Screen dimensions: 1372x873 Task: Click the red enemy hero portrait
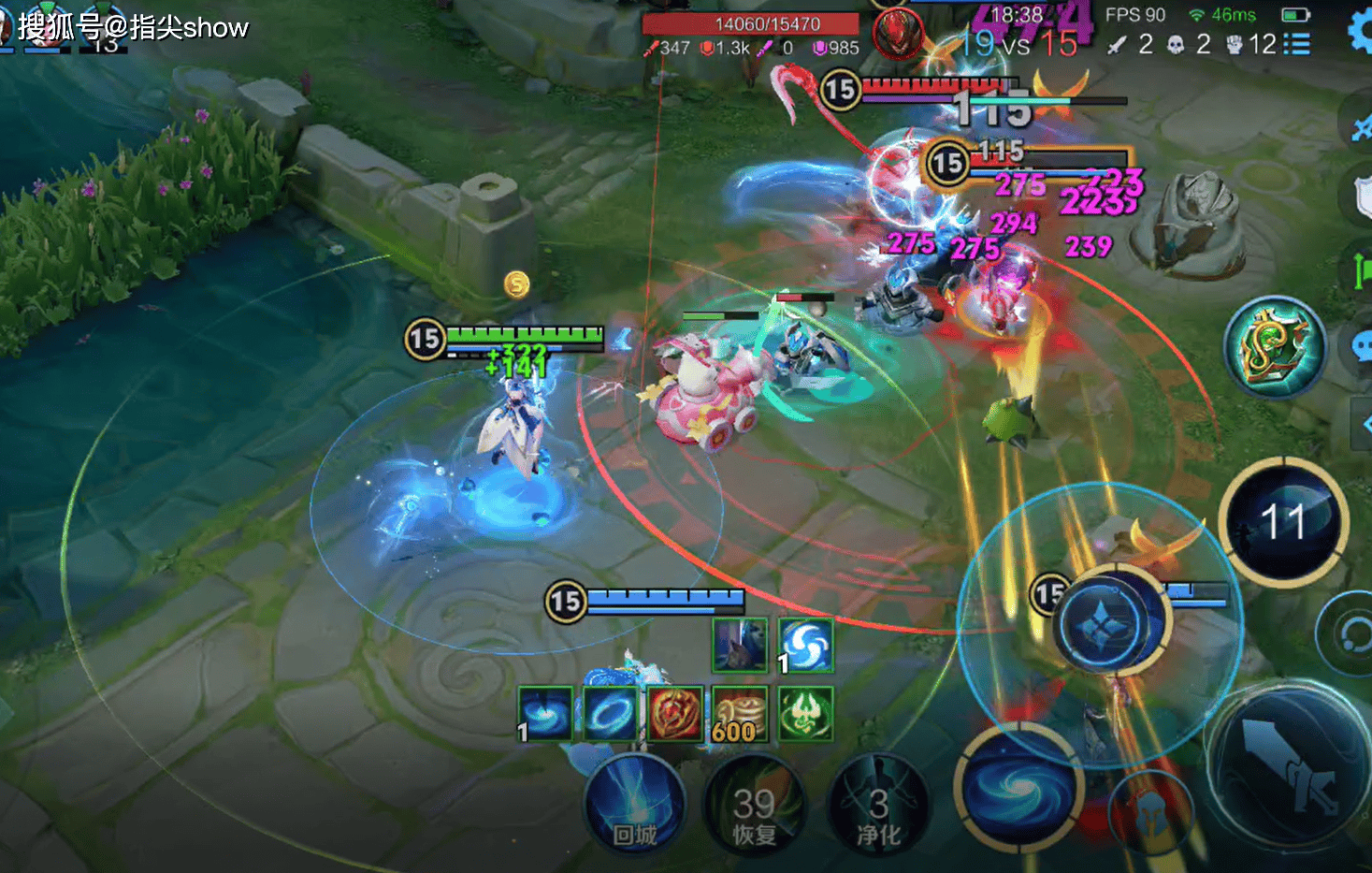point(898,35)
